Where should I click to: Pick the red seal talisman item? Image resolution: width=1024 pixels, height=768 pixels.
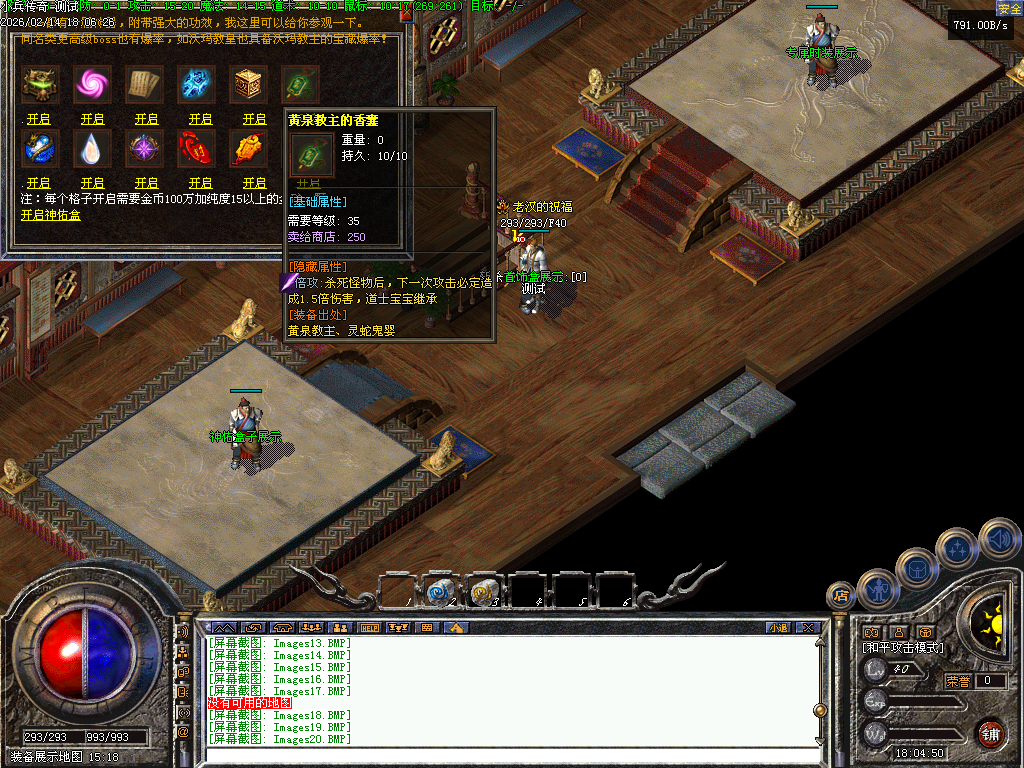tap(197, 149)
